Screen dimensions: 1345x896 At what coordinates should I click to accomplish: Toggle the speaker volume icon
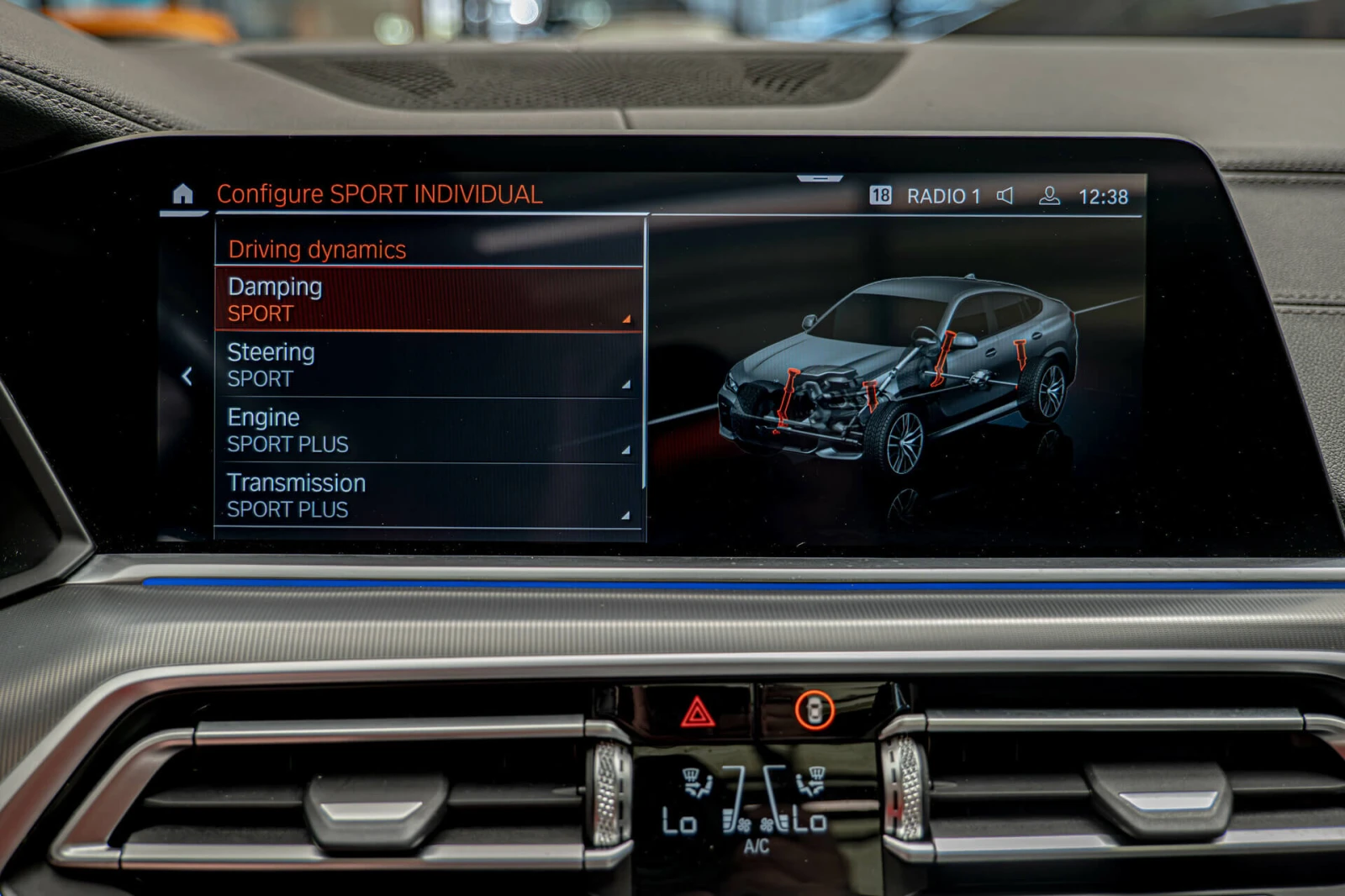tap(1005, 196)
